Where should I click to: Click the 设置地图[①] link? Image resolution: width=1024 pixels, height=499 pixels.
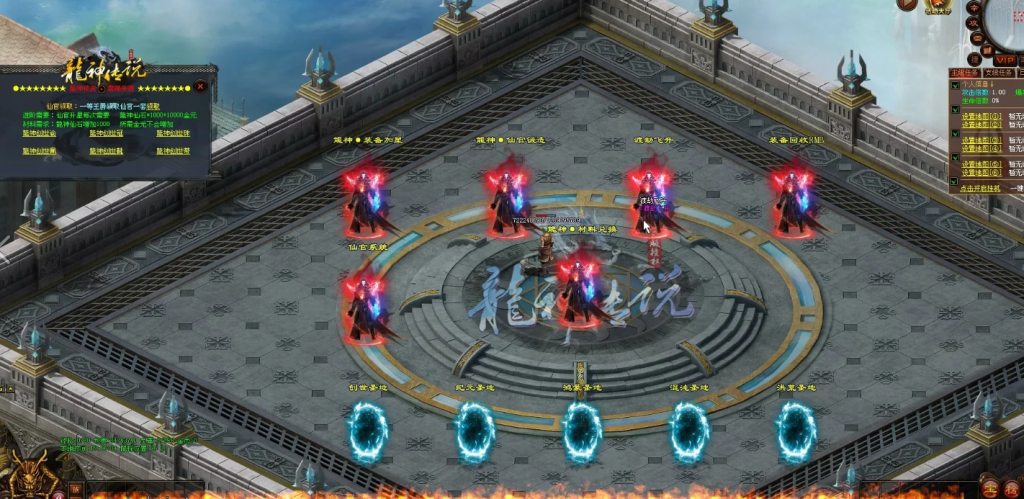point(977,116)
